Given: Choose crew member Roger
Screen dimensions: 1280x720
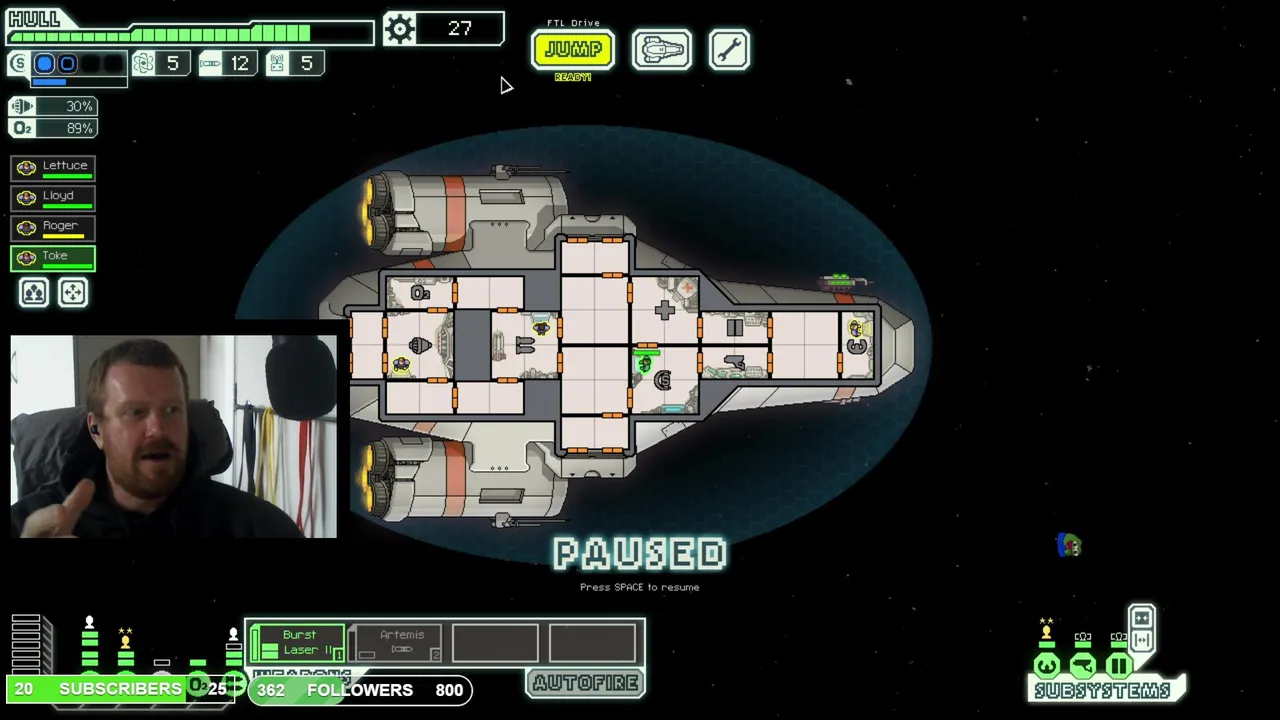Looking at the screenshot, I should (x=53, y=227).
